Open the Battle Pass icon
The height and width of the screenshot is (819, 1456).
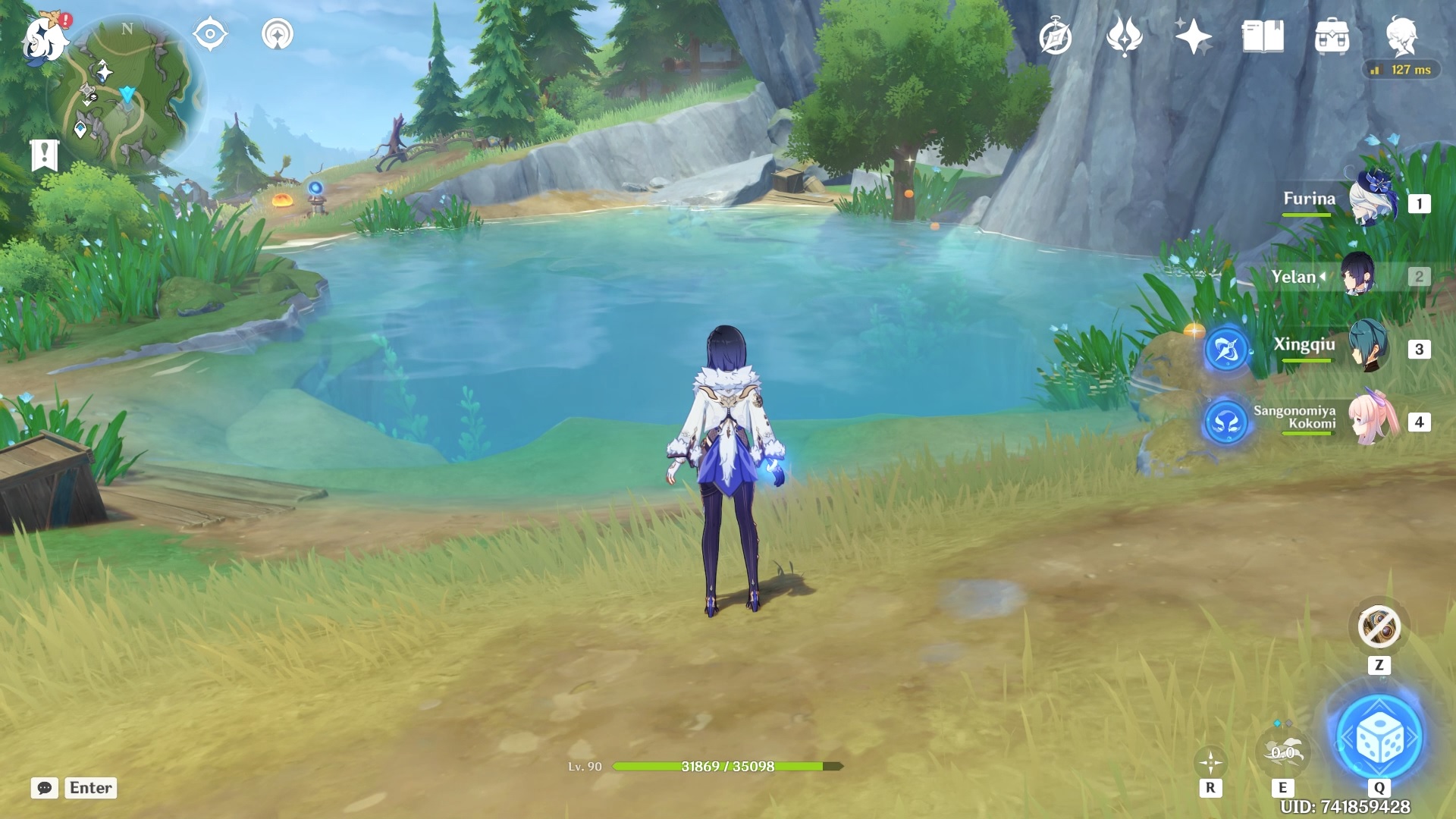(x=1125, y=36)
